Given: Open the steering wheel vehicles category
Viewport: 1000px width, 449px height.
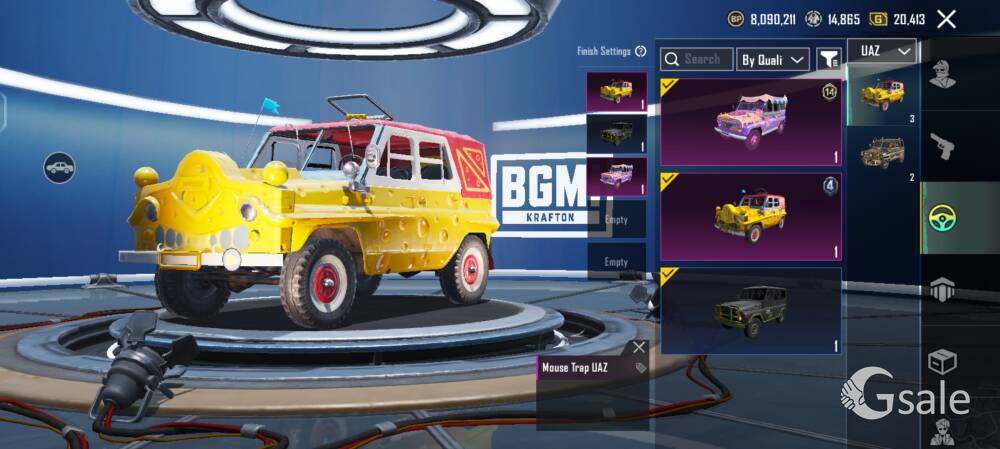Looking at the screenshot, I should 942,217.
